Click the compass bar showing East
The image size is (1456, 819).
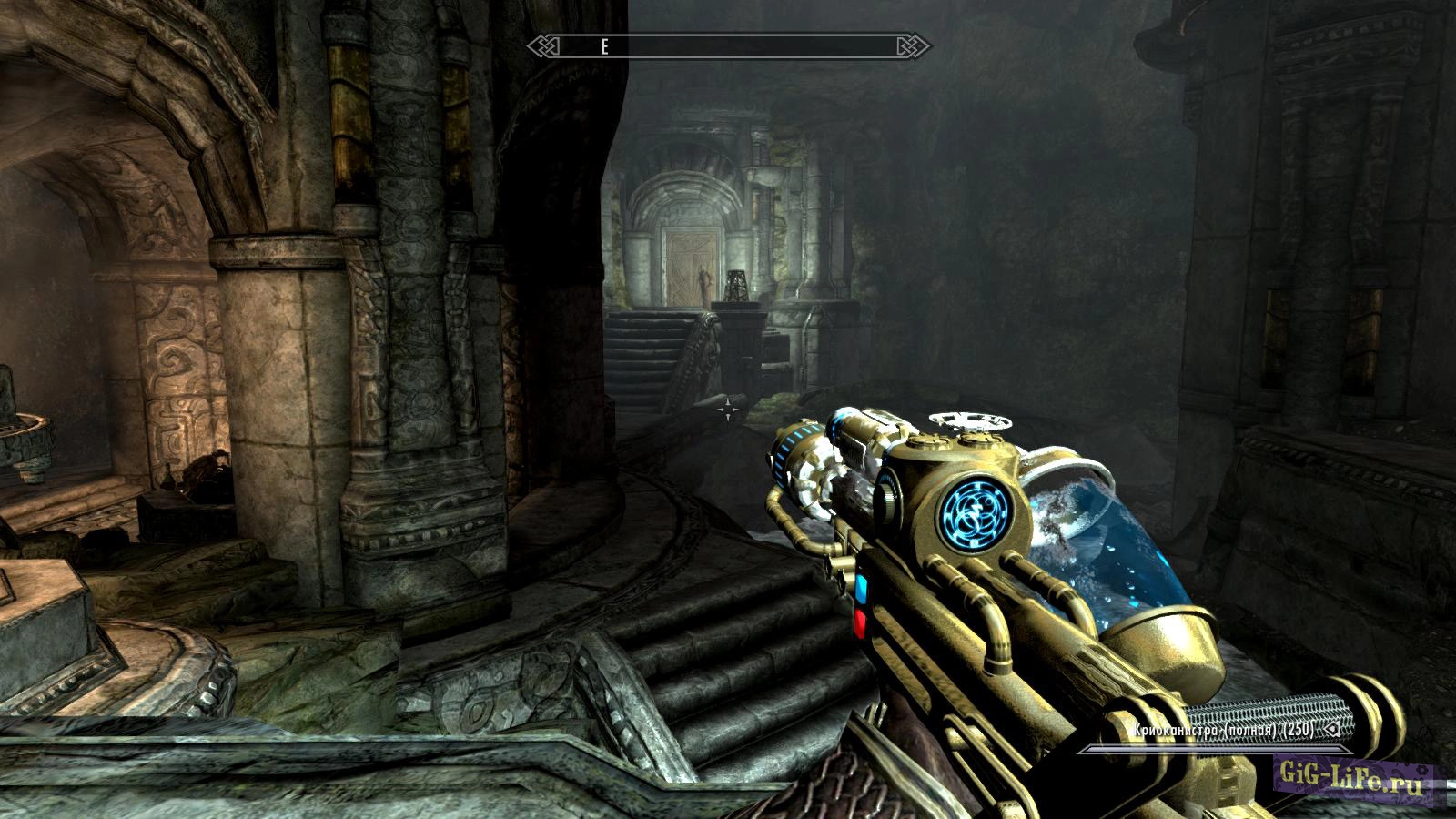tap(728, 46)
